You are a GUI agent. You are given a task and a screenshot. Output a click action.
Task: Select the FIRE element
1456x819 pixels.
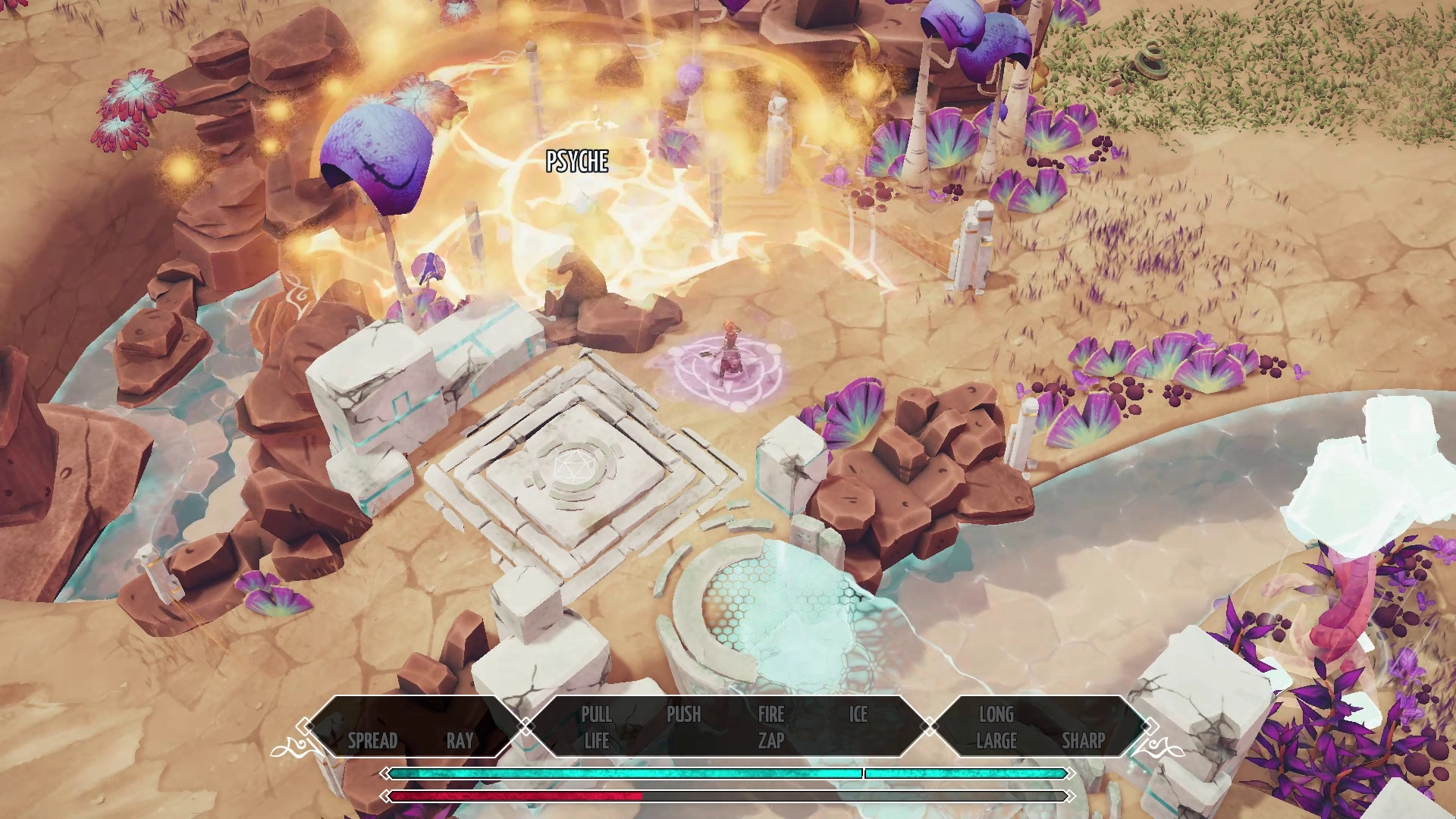click(770, 714)
